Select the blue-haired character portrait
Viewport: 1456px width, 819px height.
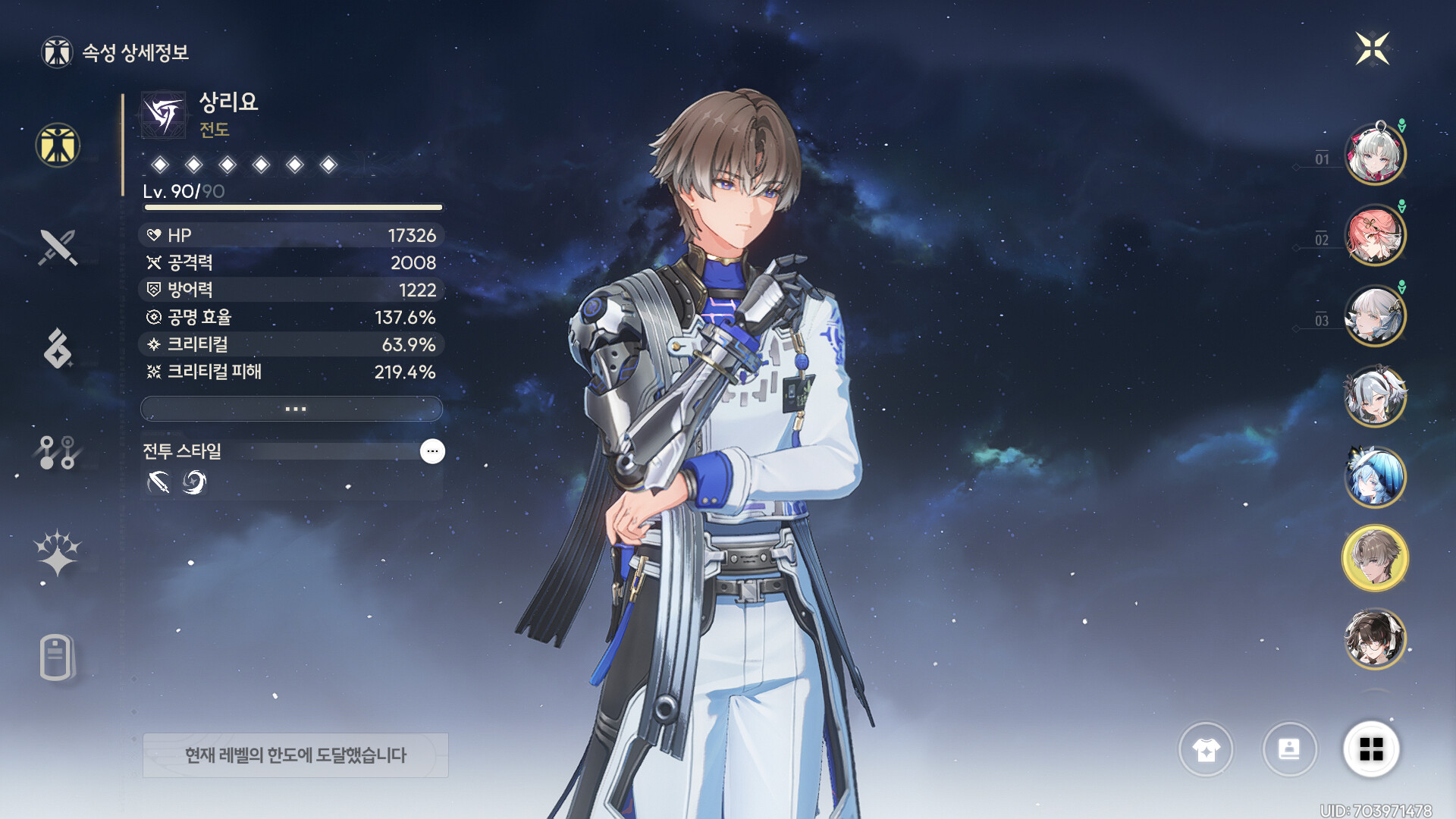point(1375,477)
